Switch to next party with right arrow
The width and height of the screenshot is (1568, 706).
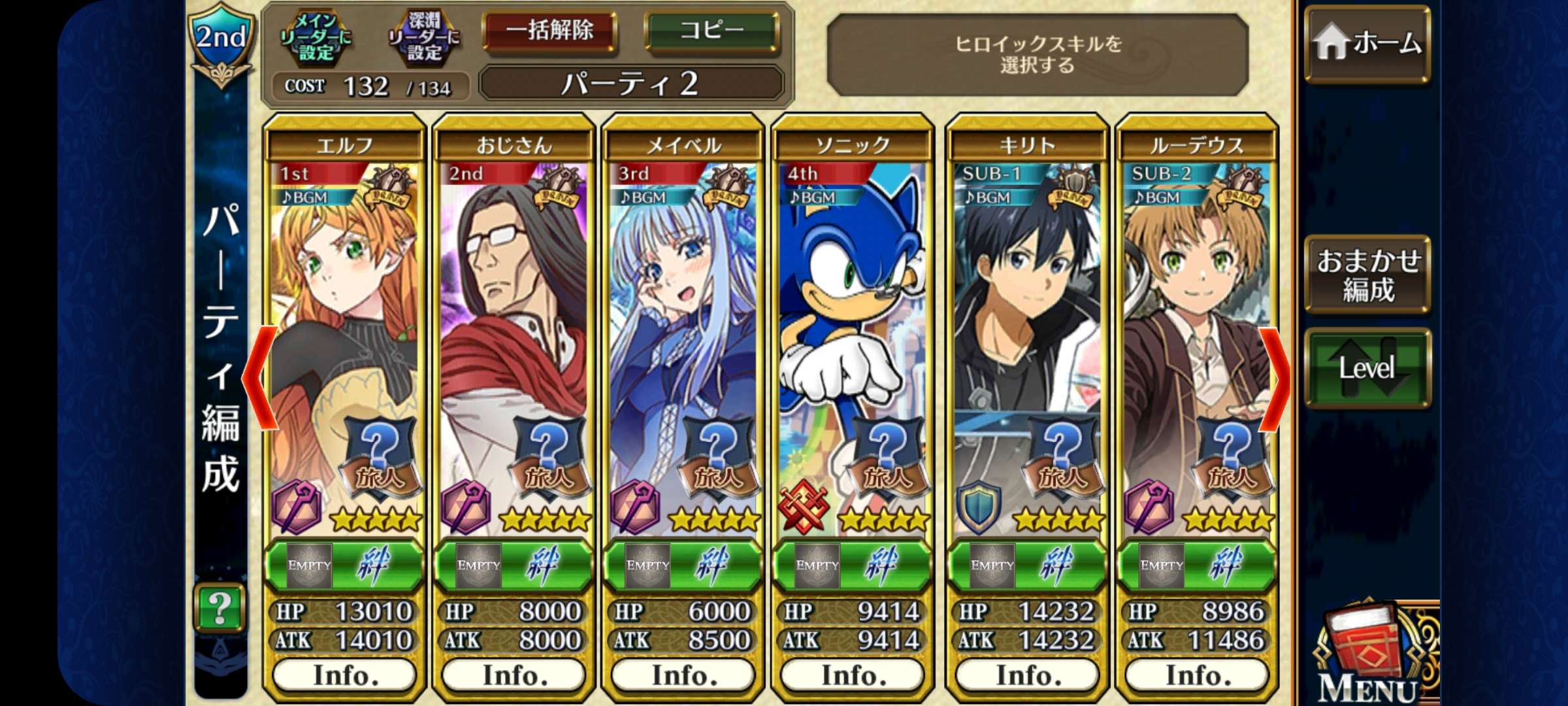[1275, 378]
